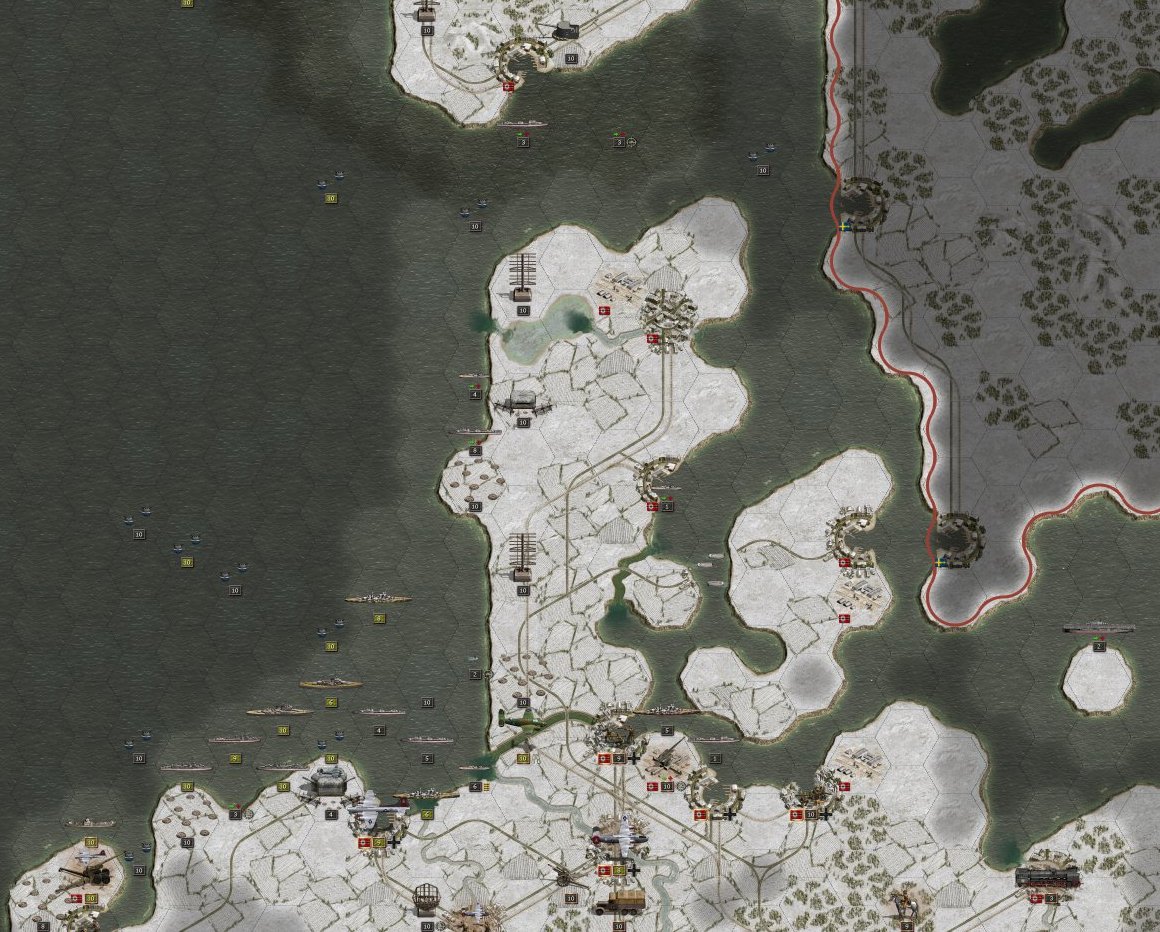
Task: Select the armored train locomotive unit
Action: (x=1047, y=877)
